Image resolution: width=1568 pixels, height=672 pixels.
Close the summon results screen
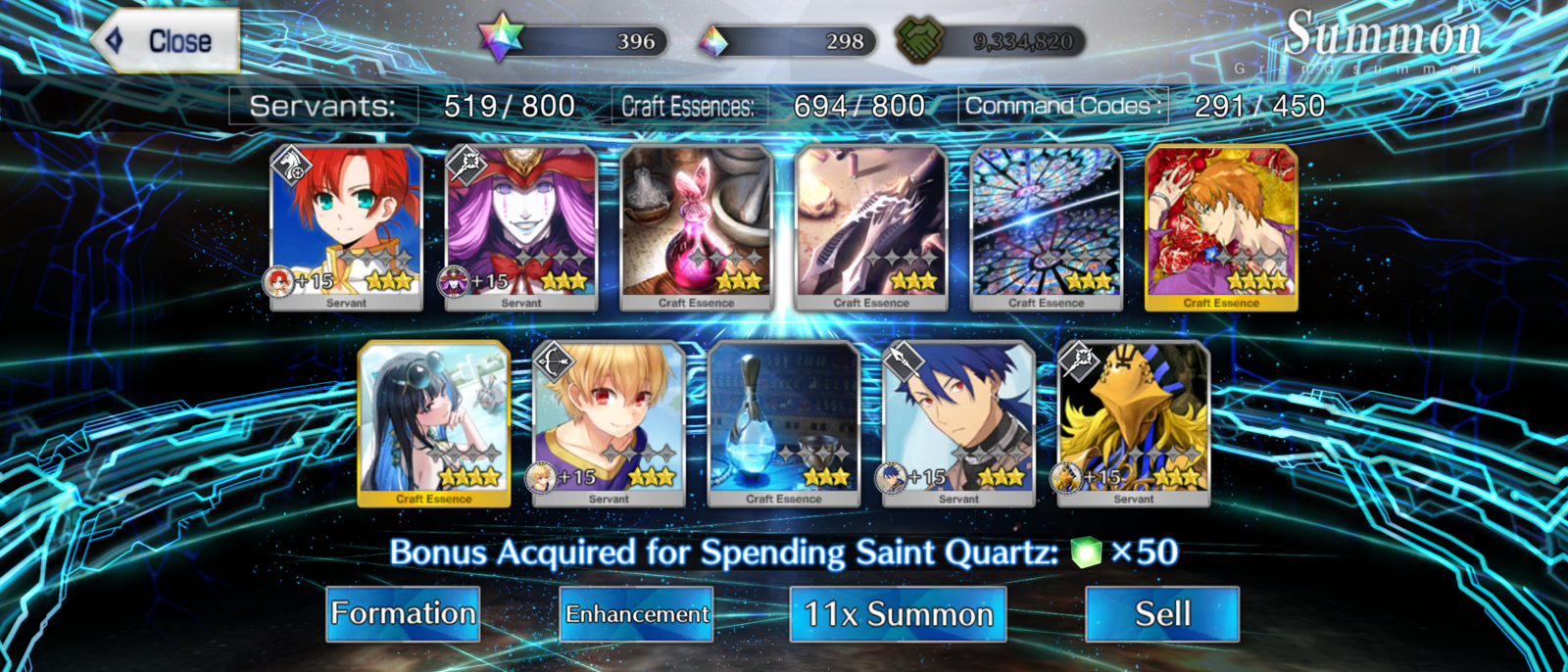[x=167, y=41]
